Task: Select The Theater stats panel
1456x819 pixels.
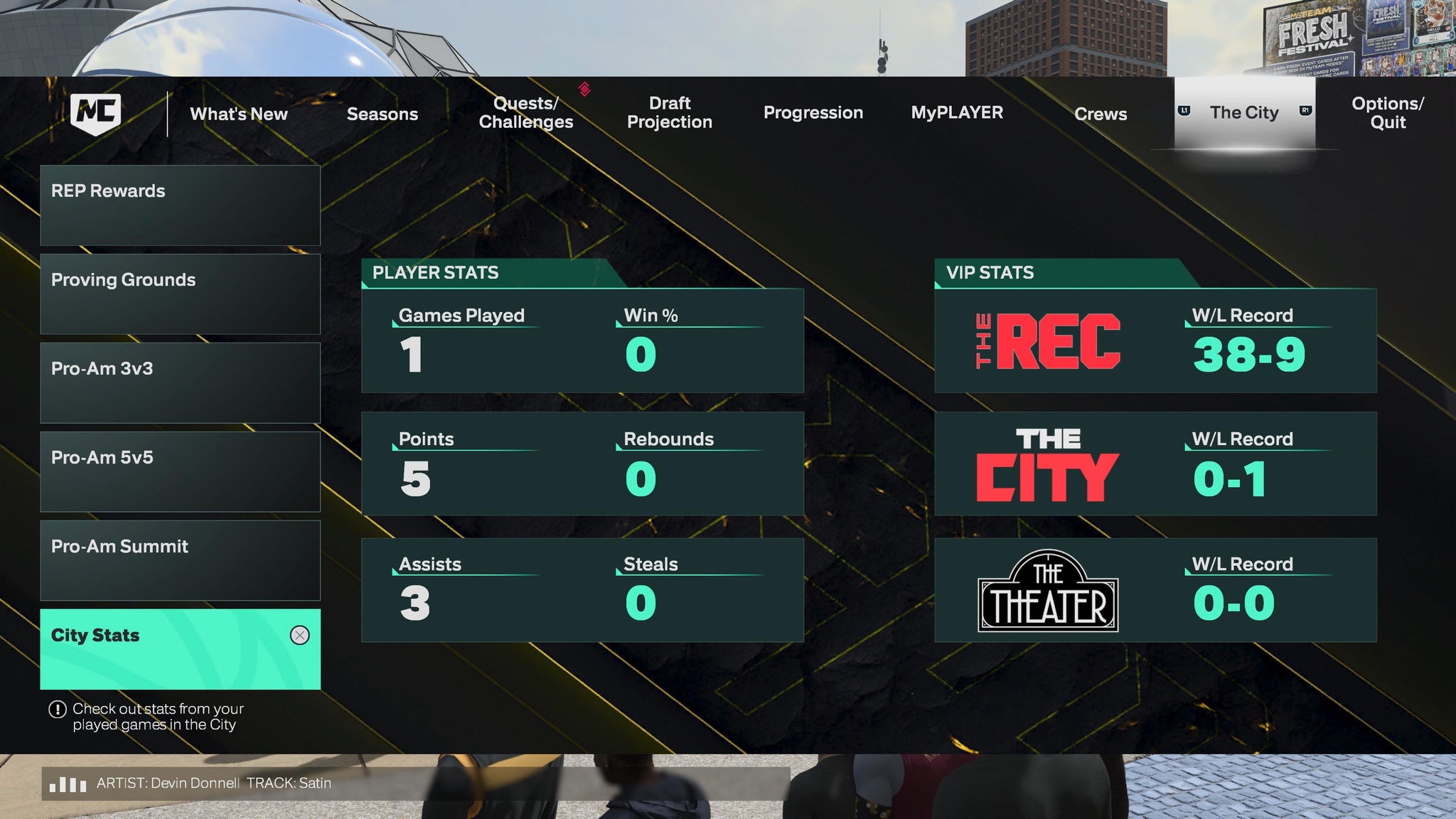Action: pyautogui.click(x=1155, y=590)
